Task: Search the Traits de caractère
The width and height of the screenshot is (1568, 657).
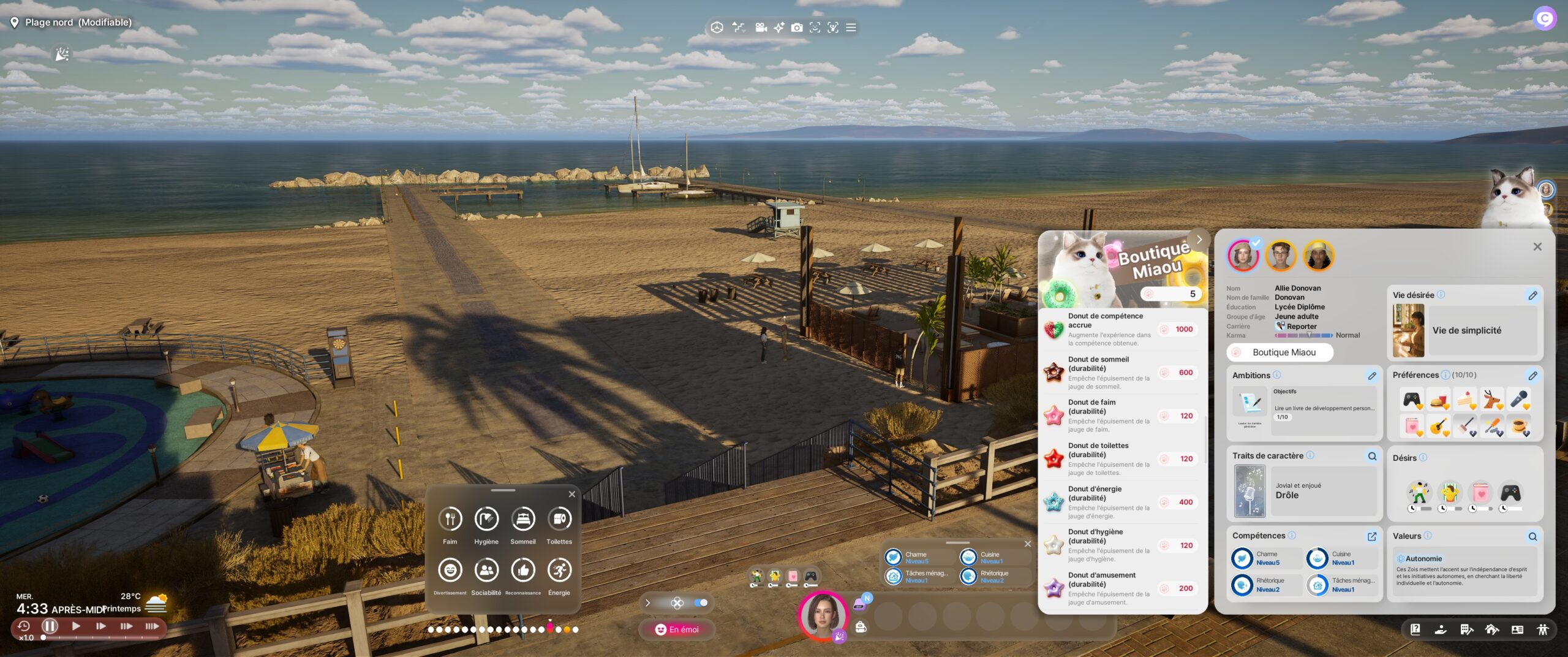Action: (1372, 456)
